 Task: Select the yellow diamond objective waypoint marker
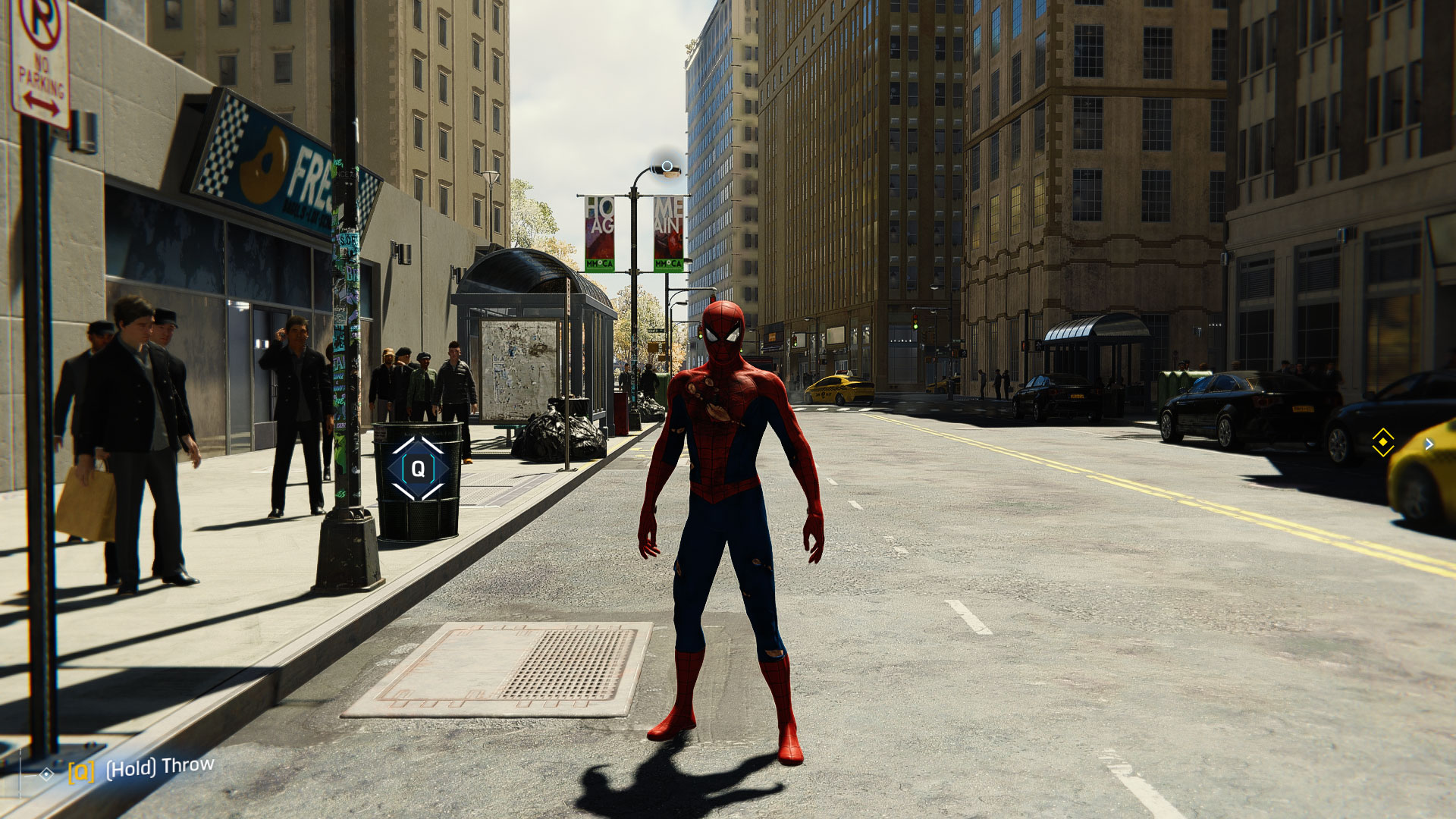coord(1382,442)
